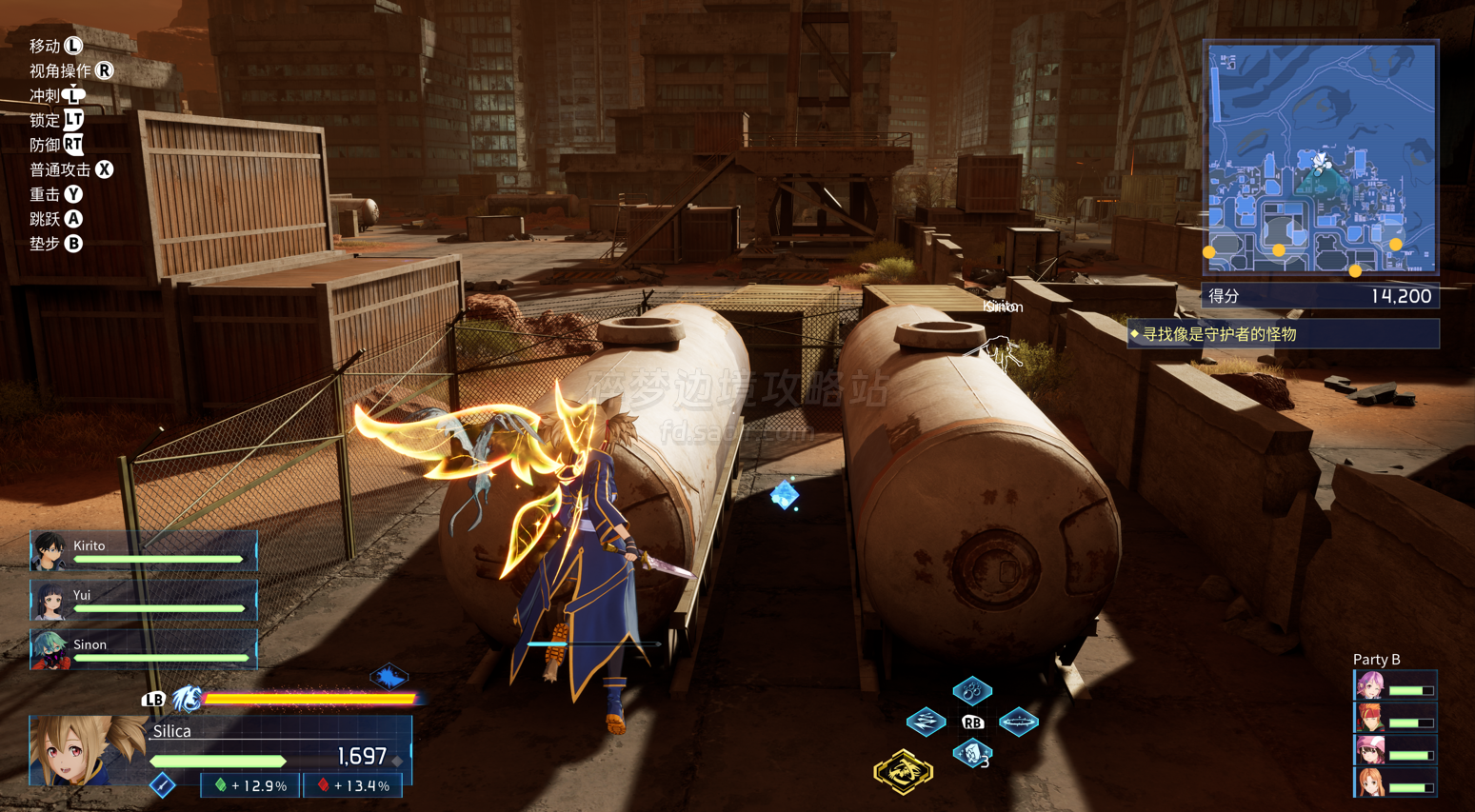Image resolution: width=1475 pixels, height=812 pixels.
Task: Select the dagger weapon icon beside Silica
Action: 163,785
